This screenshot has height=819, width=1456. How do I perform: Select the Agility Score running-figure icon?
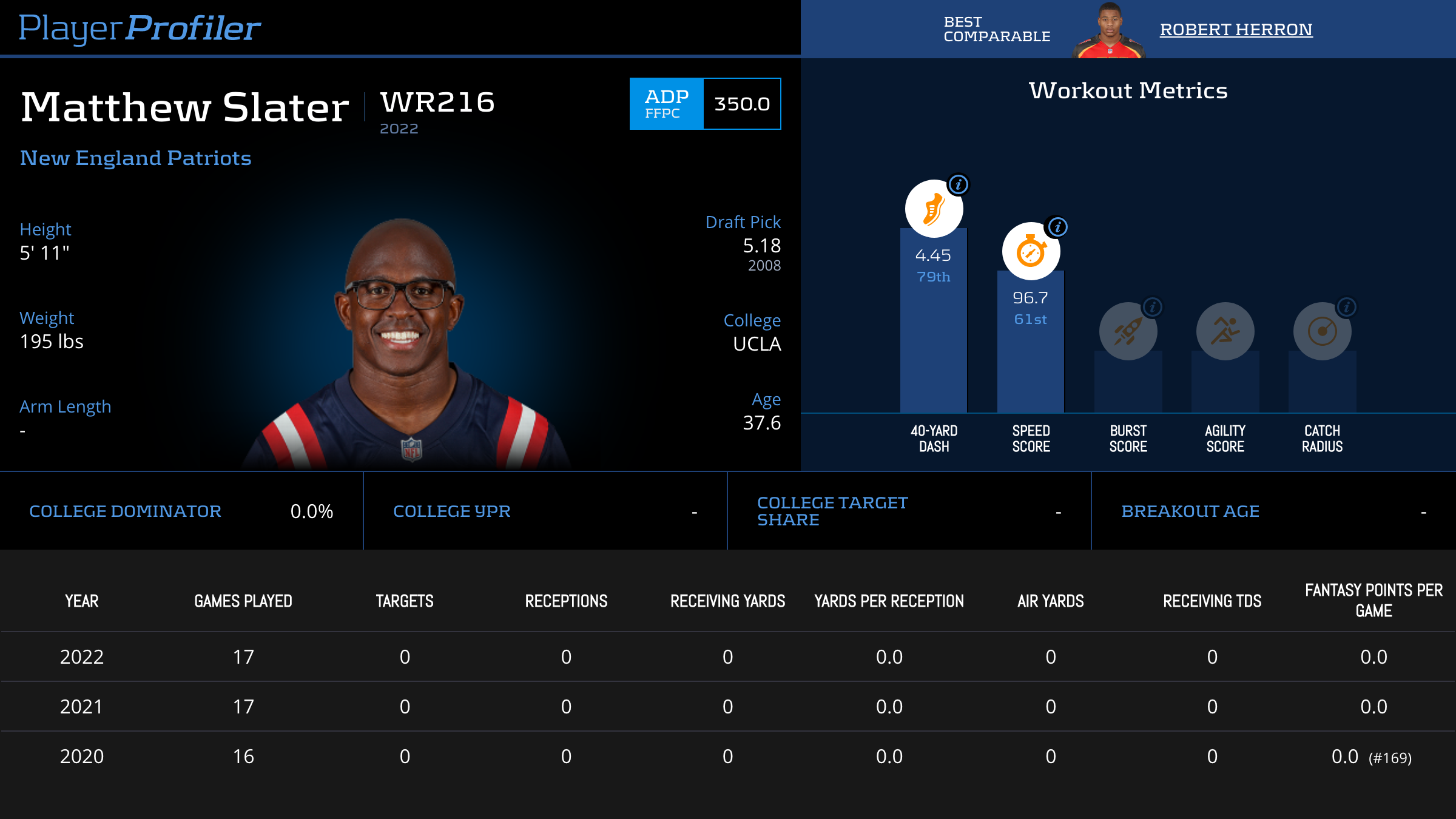(x=1225, y=331)
